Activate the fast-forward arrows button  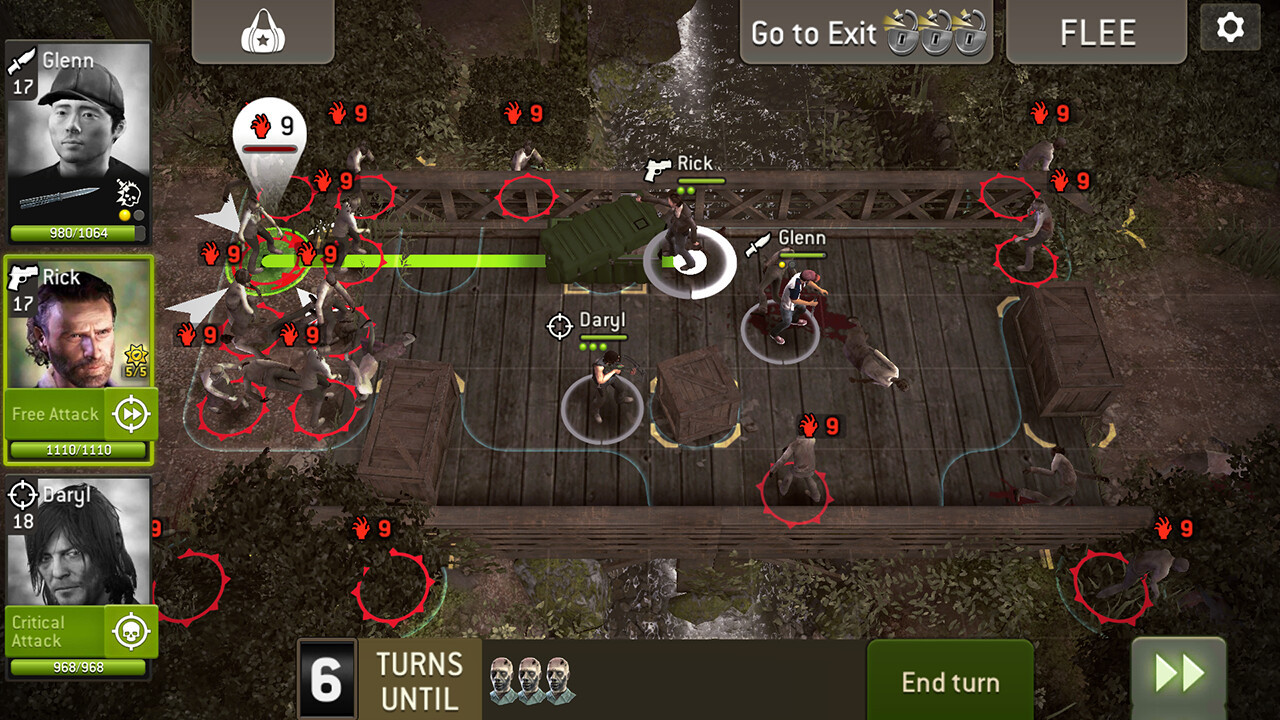tap(1178, 675)
